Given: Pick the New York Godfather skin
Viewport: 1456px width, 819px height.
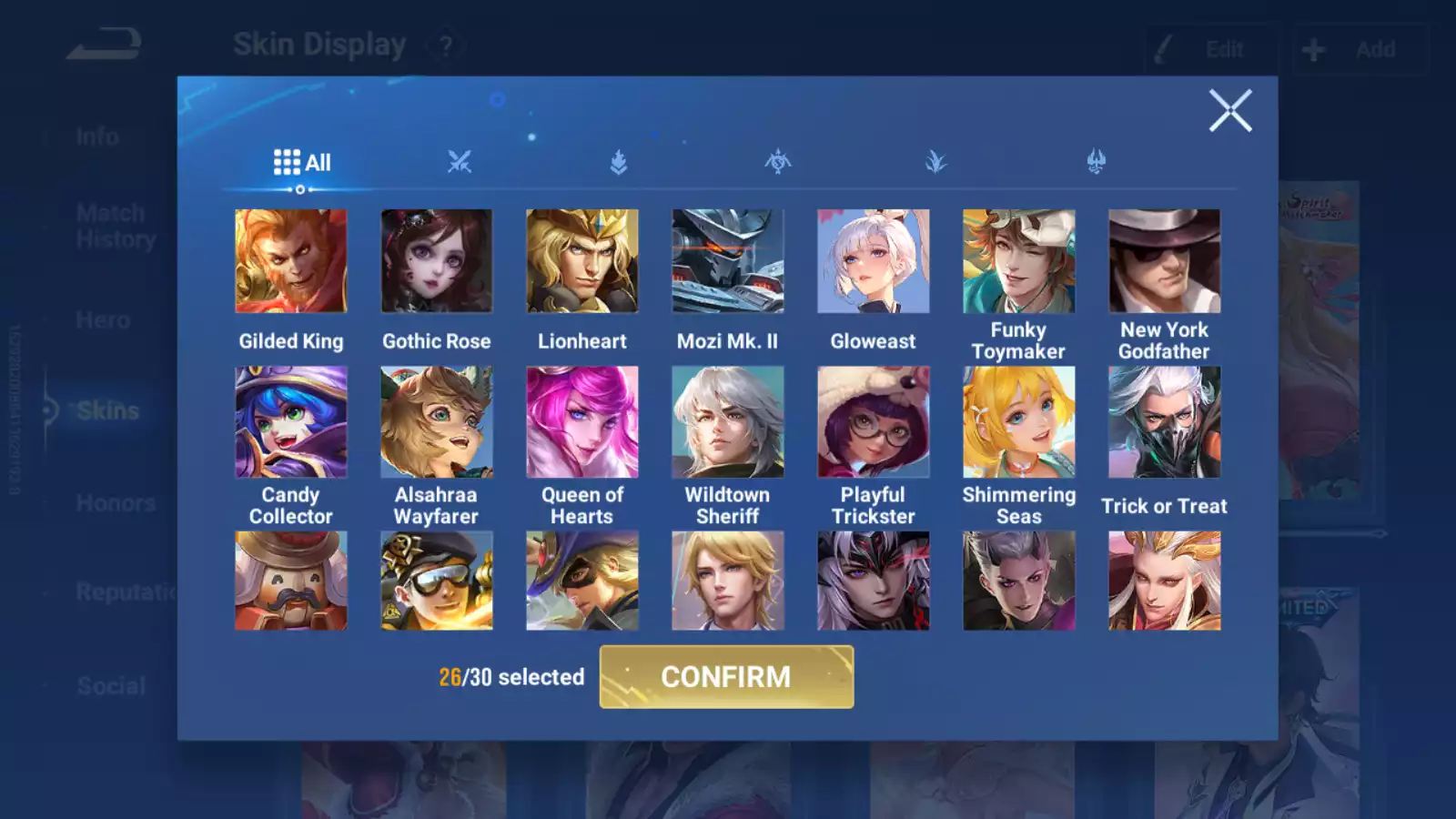Looking at the screenshot, I should (1165, 261).
